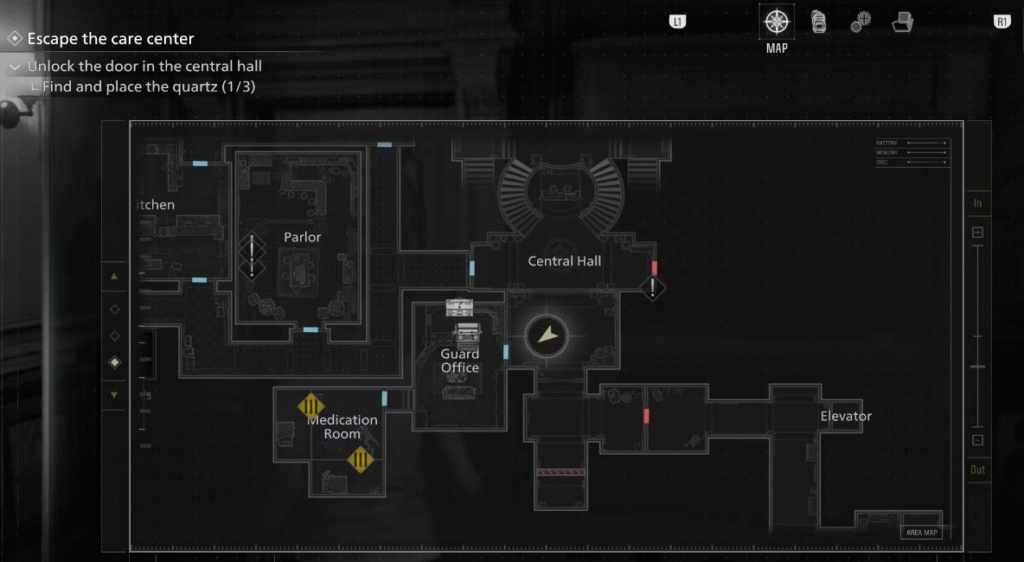Viewport: 1024px width, 562px height.
Task: Open the backpack inventory tab
Action: [x=817, y=21]
